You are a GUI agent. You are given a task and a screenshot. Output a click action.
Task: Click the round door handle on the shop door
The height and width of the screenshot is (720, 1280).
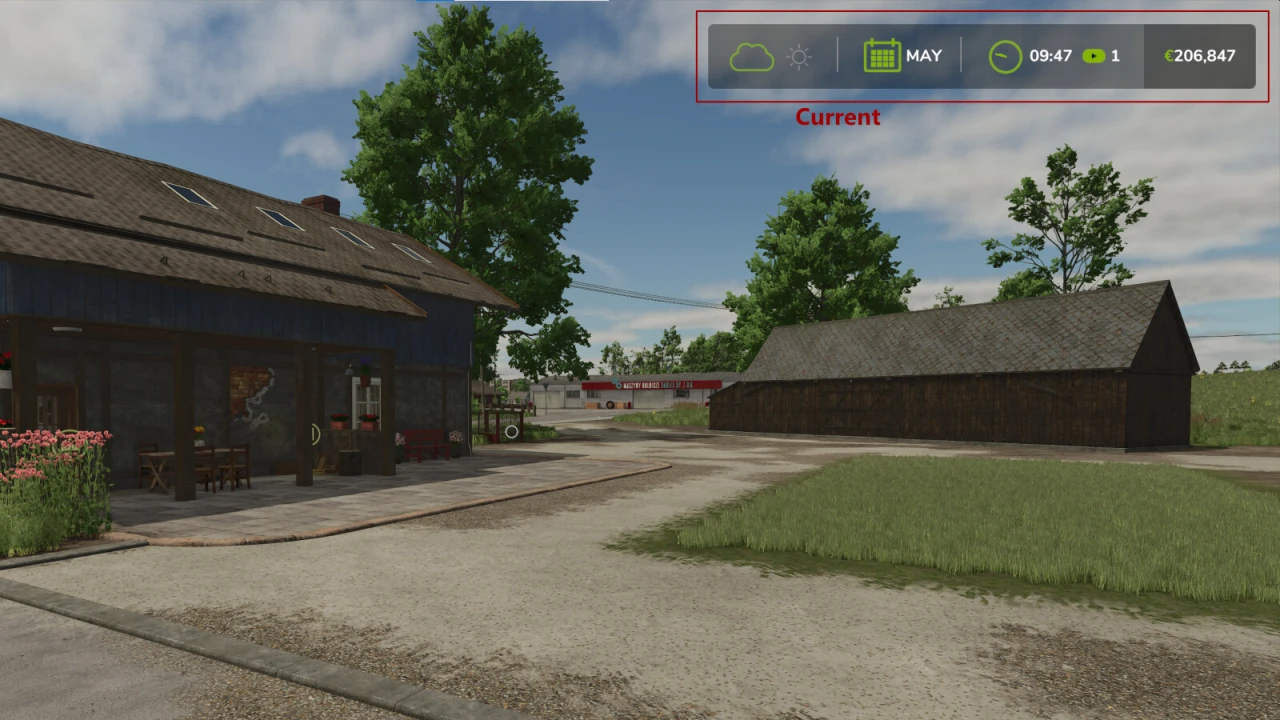(314, 435)
